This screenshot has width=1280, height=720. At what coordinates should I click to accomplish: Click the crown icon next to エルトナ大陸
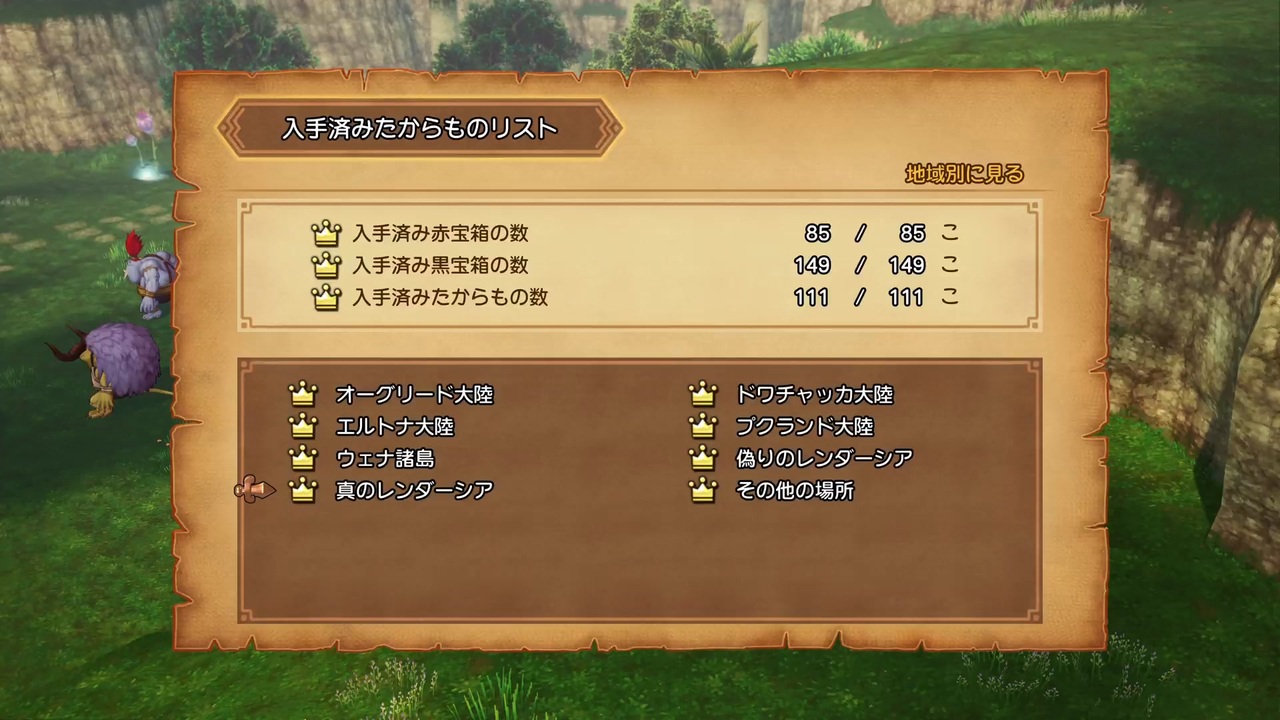[x=304, y=426]
